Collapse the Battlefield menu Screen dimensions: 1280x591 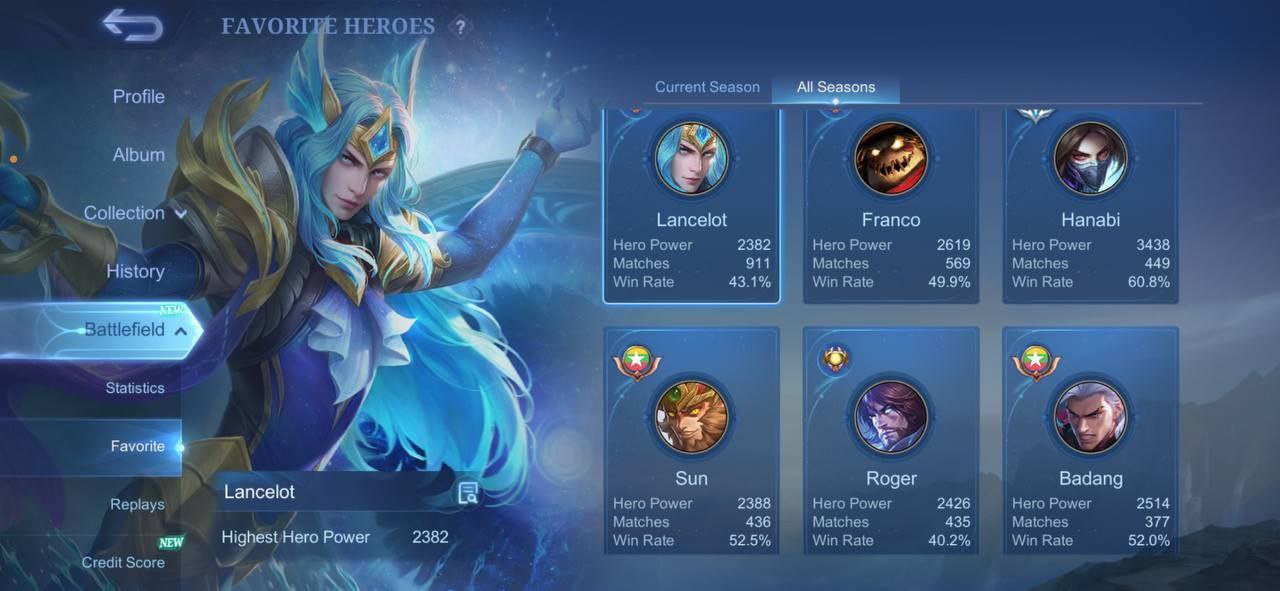pyautogui.click(x=135, y=330)
